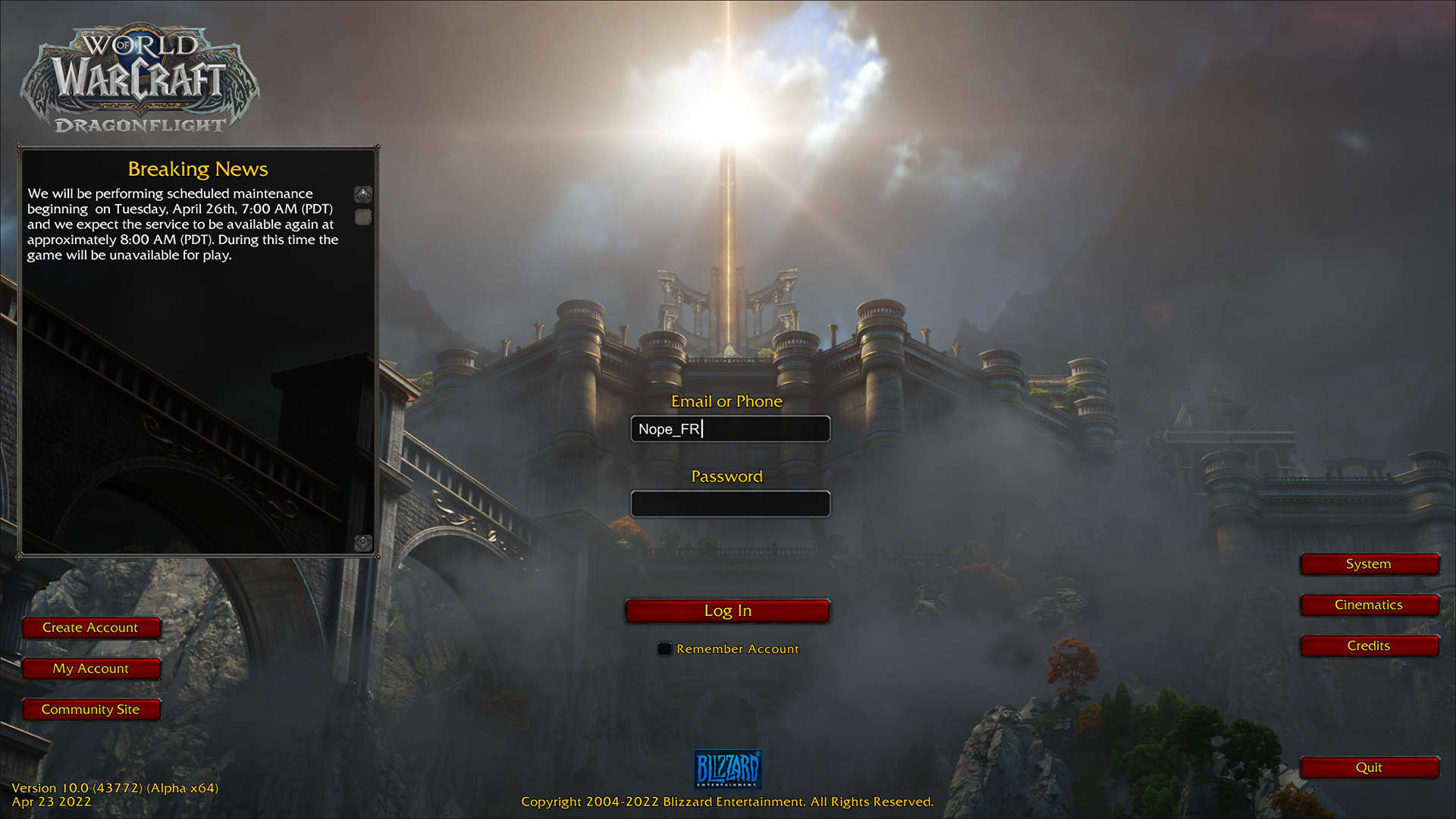Image resolution: width=1456 pixels, height=819 pixels.
Task: Open the System settings menu
Action: click(x=1369, y=563)
